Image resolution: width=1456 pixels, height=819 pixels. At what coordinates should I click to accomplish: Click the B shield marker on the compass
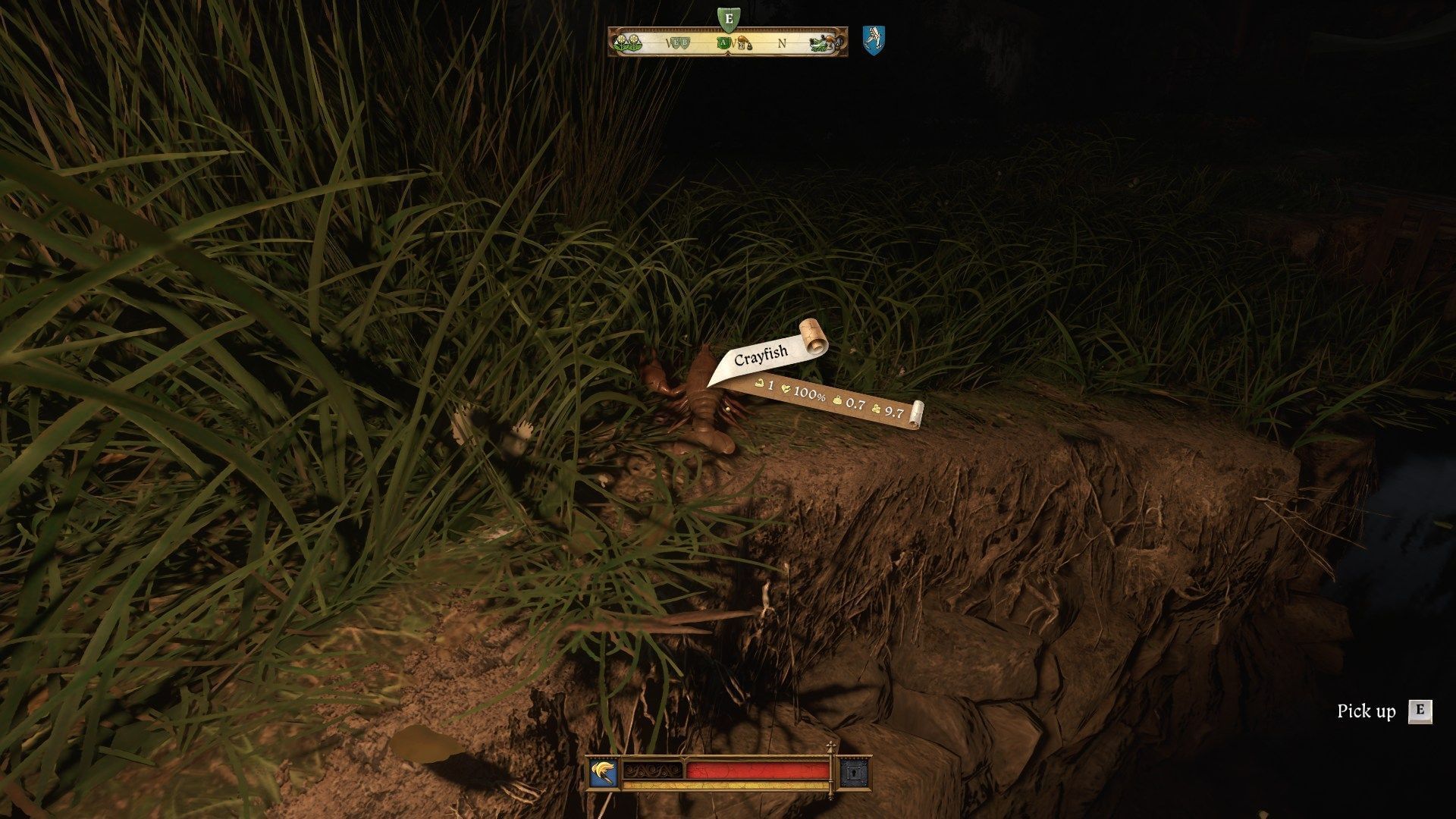(x=686, y=42)
